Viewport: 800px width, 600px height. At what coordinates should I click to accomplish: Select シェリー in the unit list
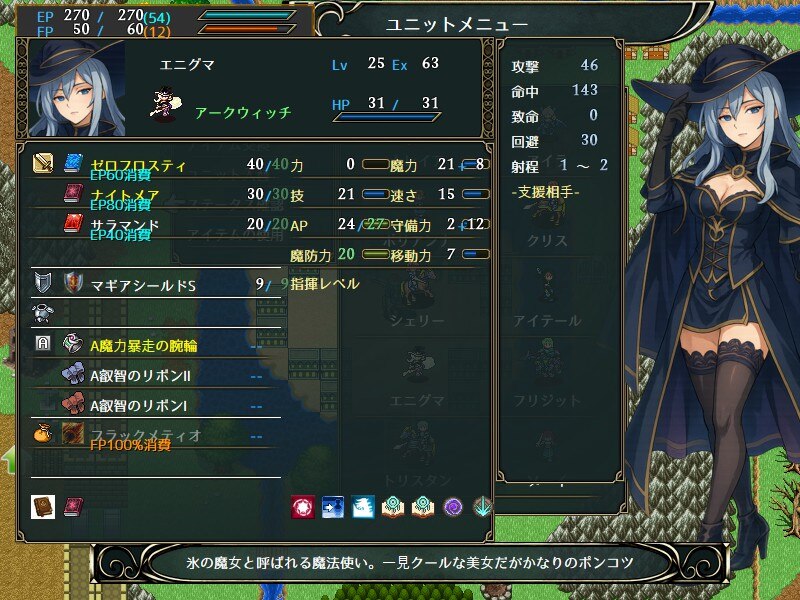pyautogui.click(x=417, y=320)
